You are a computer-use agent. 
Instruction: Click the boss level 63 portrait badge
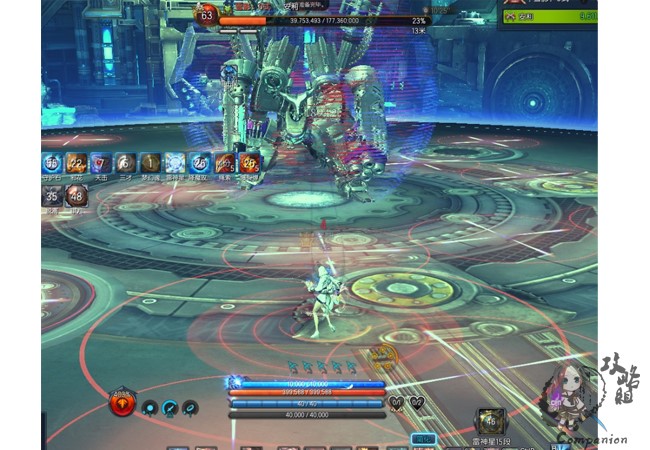tap(207, 14)
